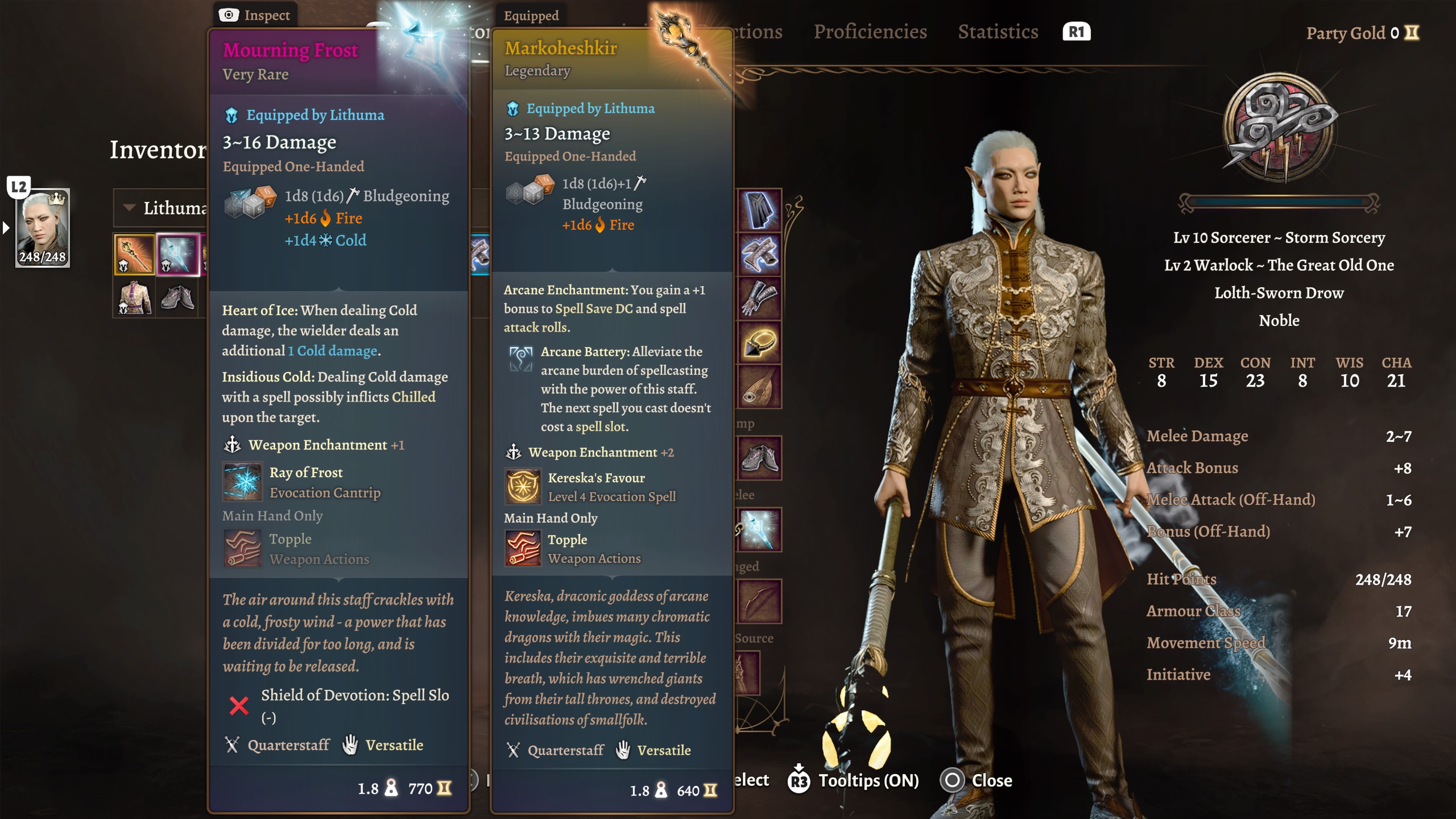
Task: Click the equipped boots slot
Action: pyautogui.click(x=759, y=254)
